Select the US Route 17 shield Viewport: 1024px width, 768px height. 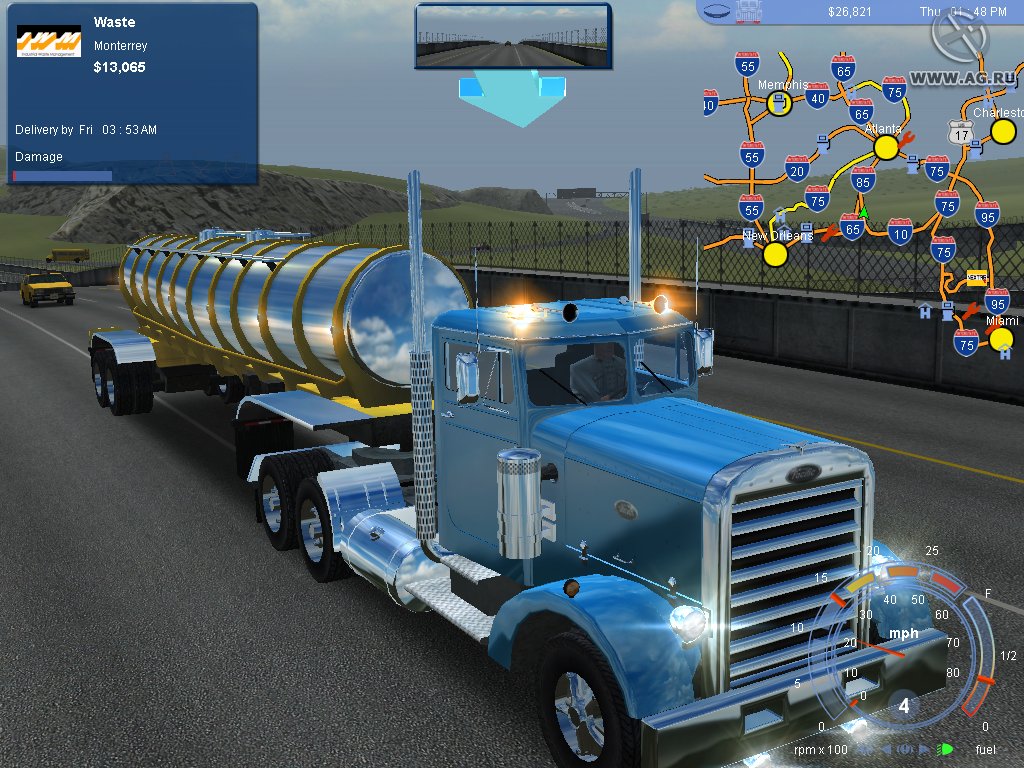click(x=961, y=132)
